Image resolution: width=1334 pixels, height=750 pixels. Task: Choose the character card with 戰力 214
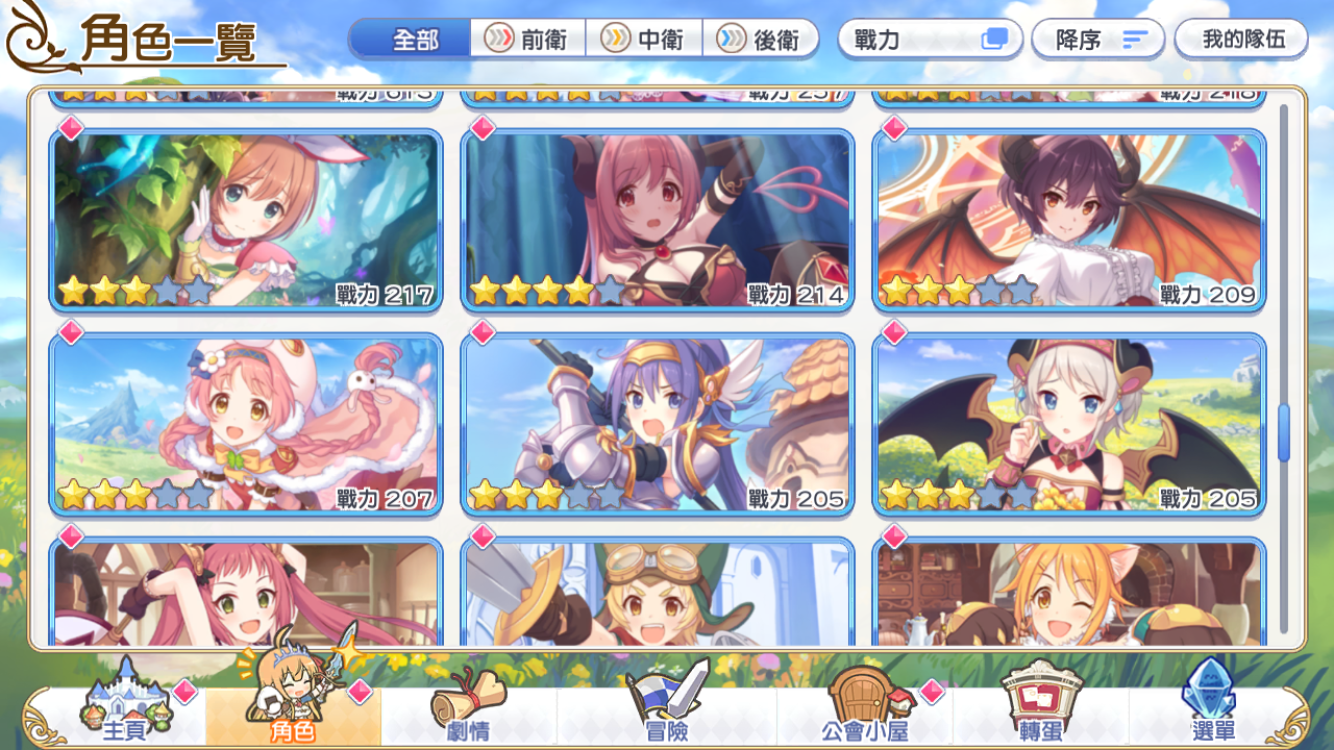pyautogui.click(x=657, y=220)
